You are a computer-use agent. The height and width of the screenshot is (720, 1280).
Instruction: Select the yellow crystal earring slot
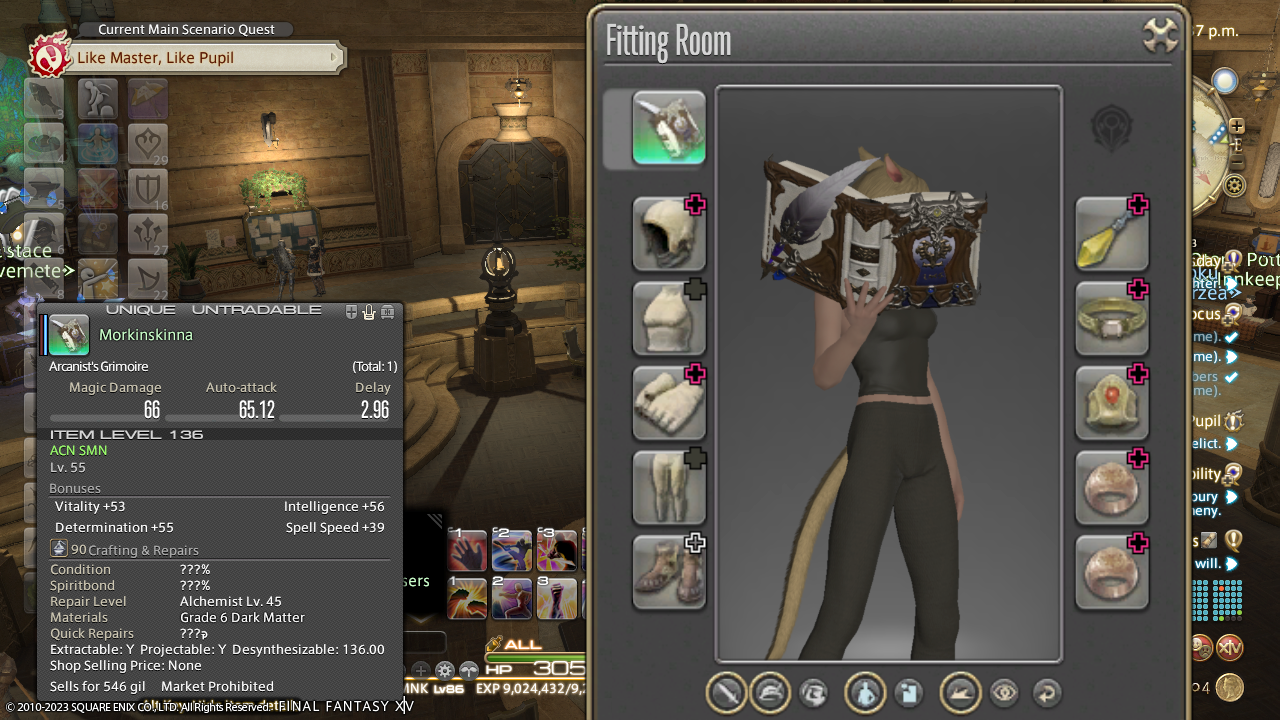click(x=1111, y=234)
